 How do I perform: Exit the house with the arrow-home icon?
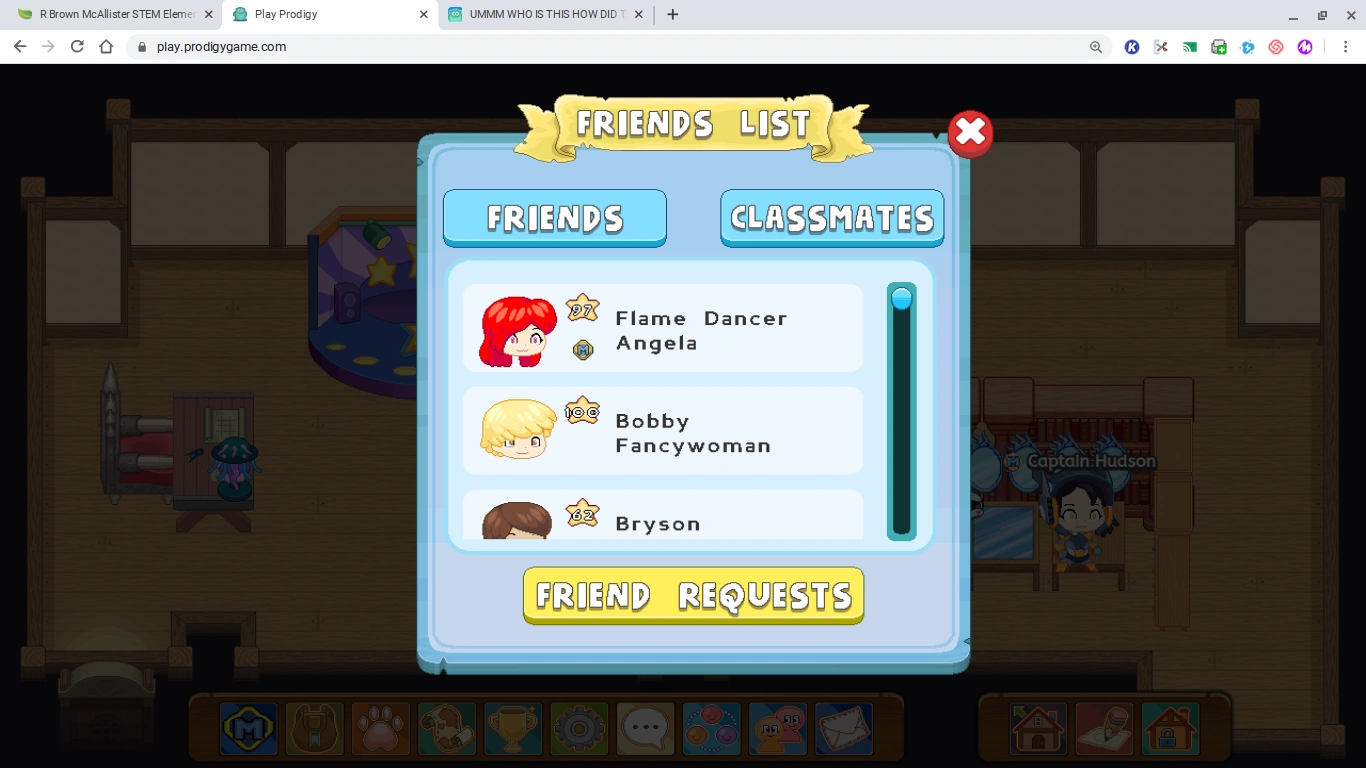pos(1037,729)
